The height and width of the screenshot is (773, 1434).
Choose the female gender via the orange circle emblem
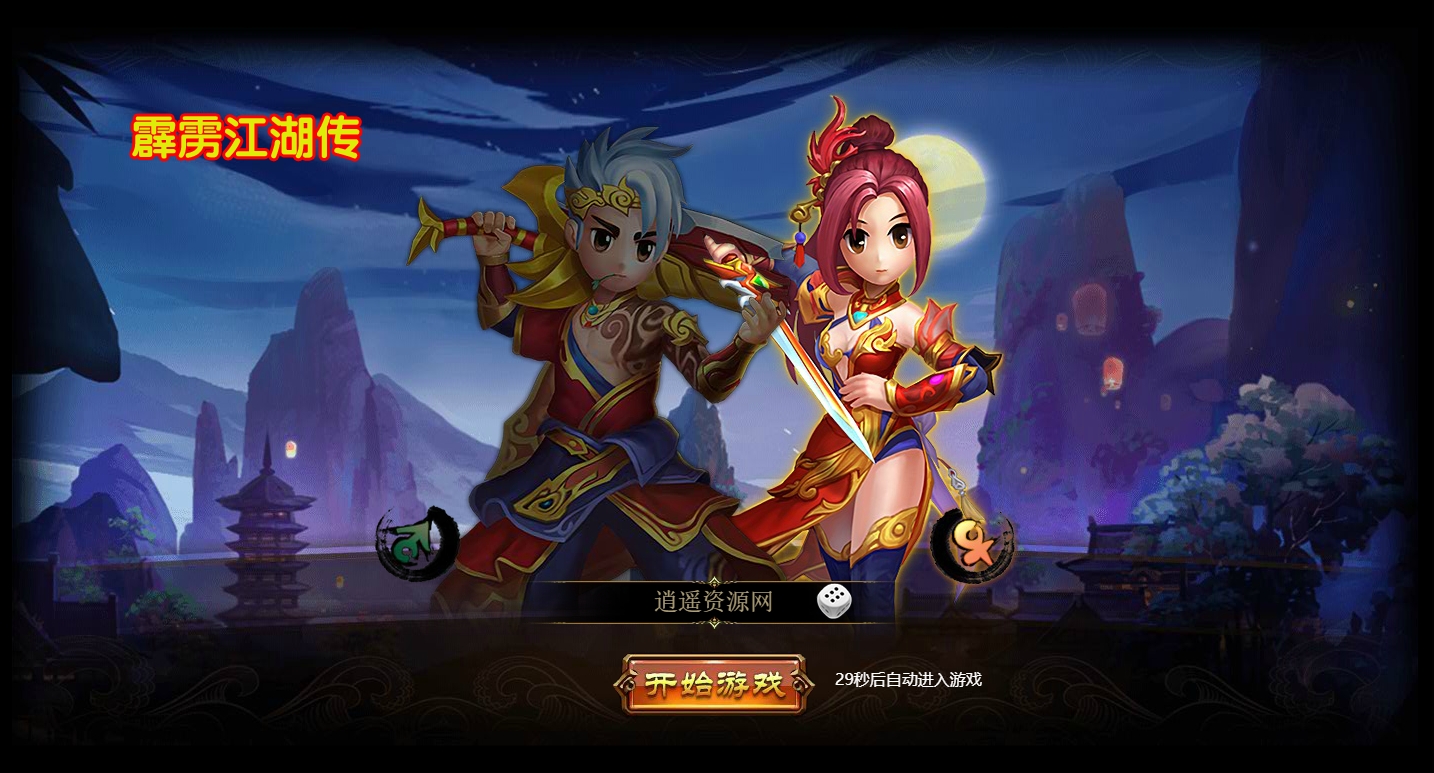pos(971,545)
